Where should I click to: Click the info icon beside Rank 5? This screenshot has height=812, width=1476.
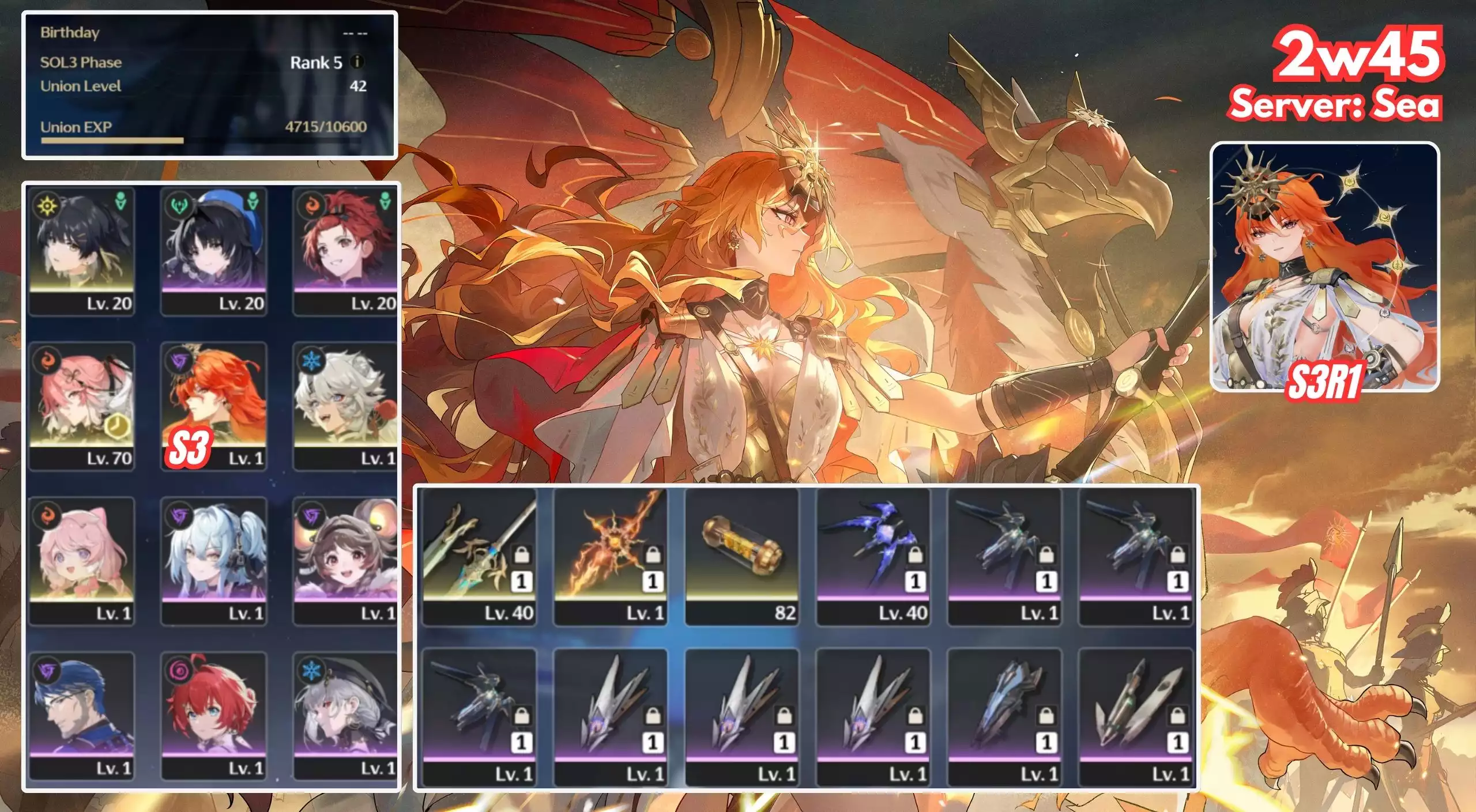point(357,62)
